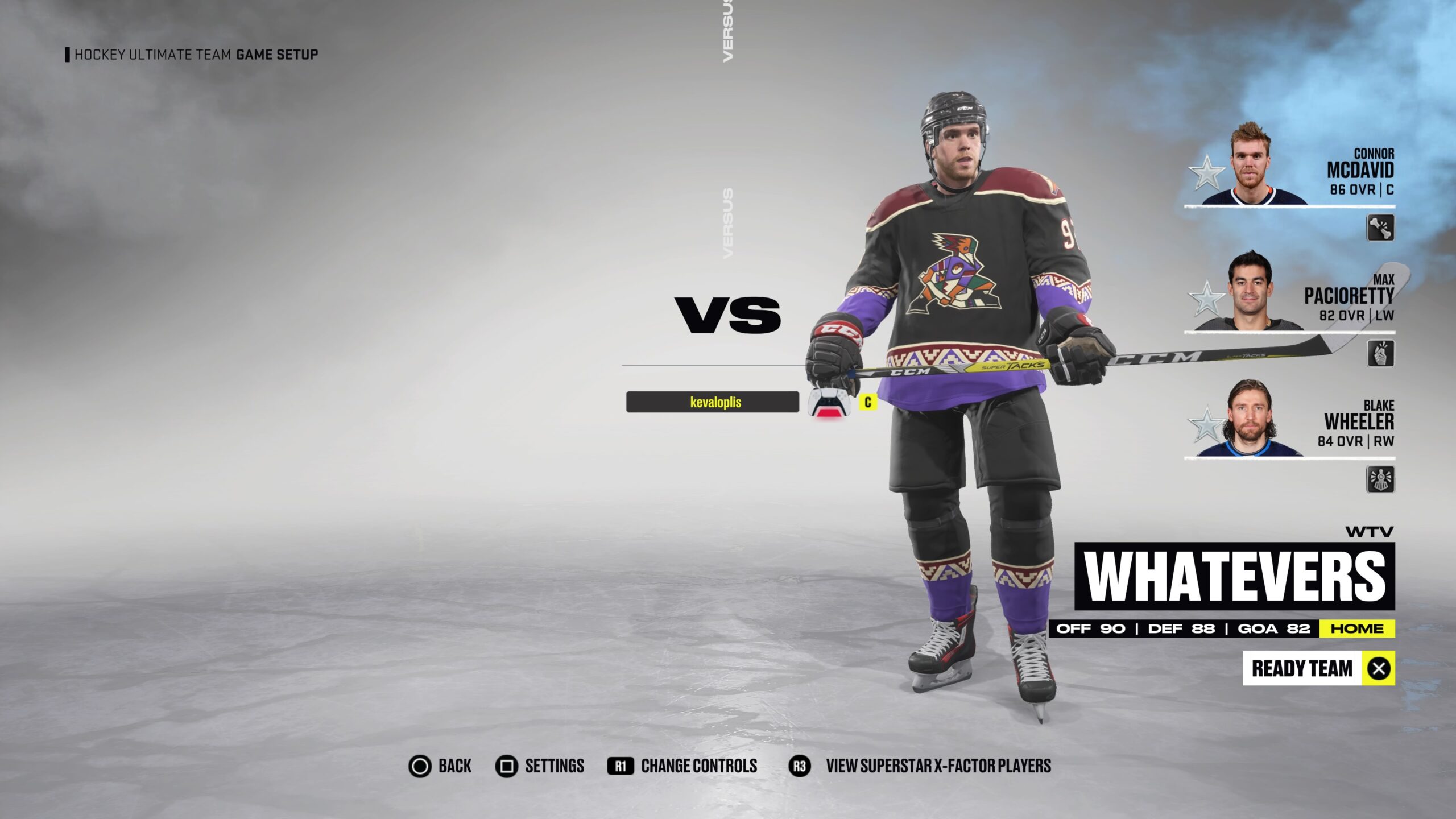Click the Whatevers team name banner
This screenshot has height=819, width=1456.
pyautogui.click(x=1234, y=576)
